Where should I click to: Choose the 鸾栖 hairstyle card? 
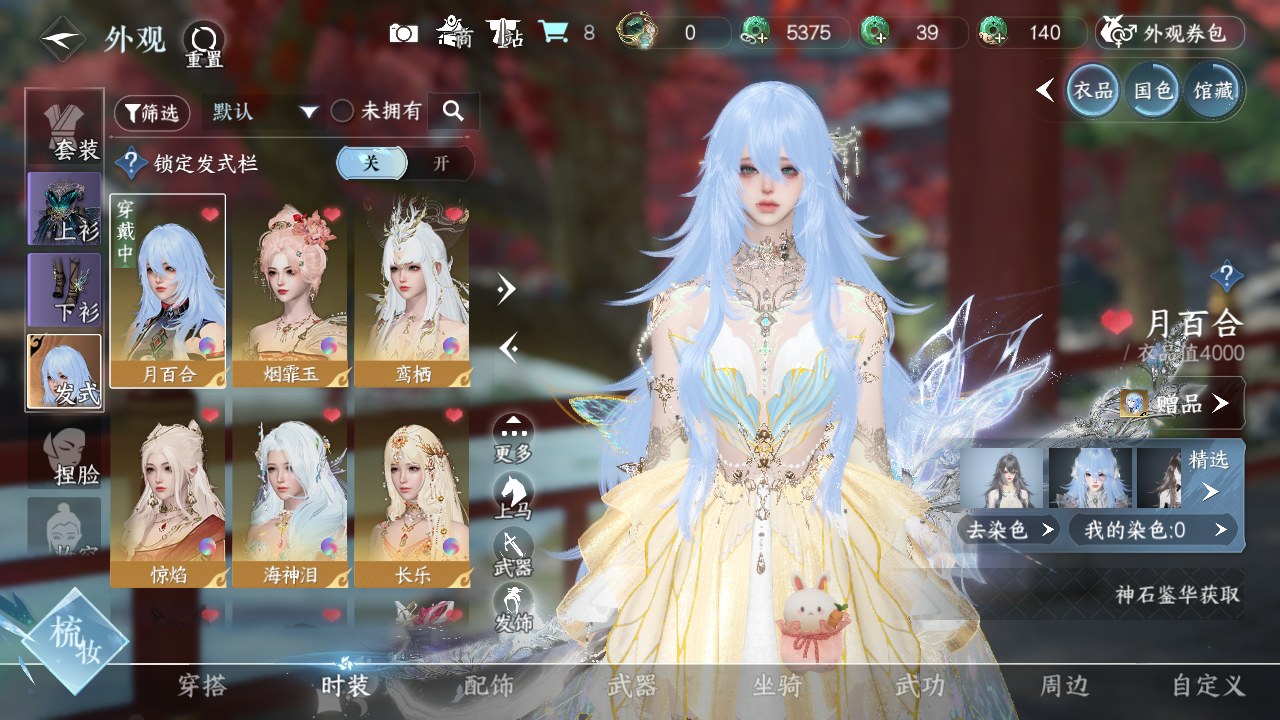coord(411,290)
